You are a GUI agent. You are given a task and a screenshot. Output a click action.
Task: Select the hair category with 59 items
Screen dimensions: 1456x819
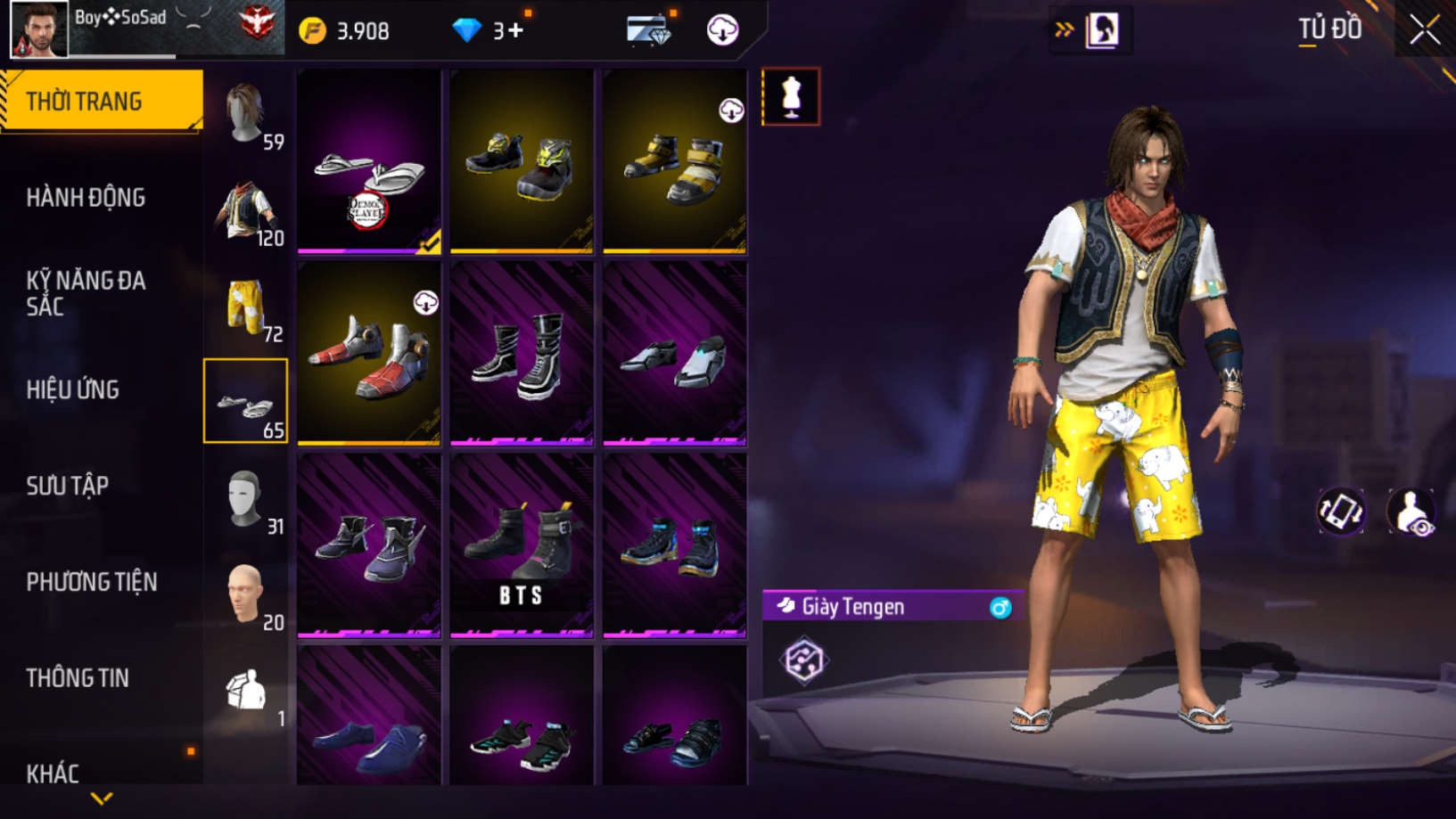[x=246, y=115]
